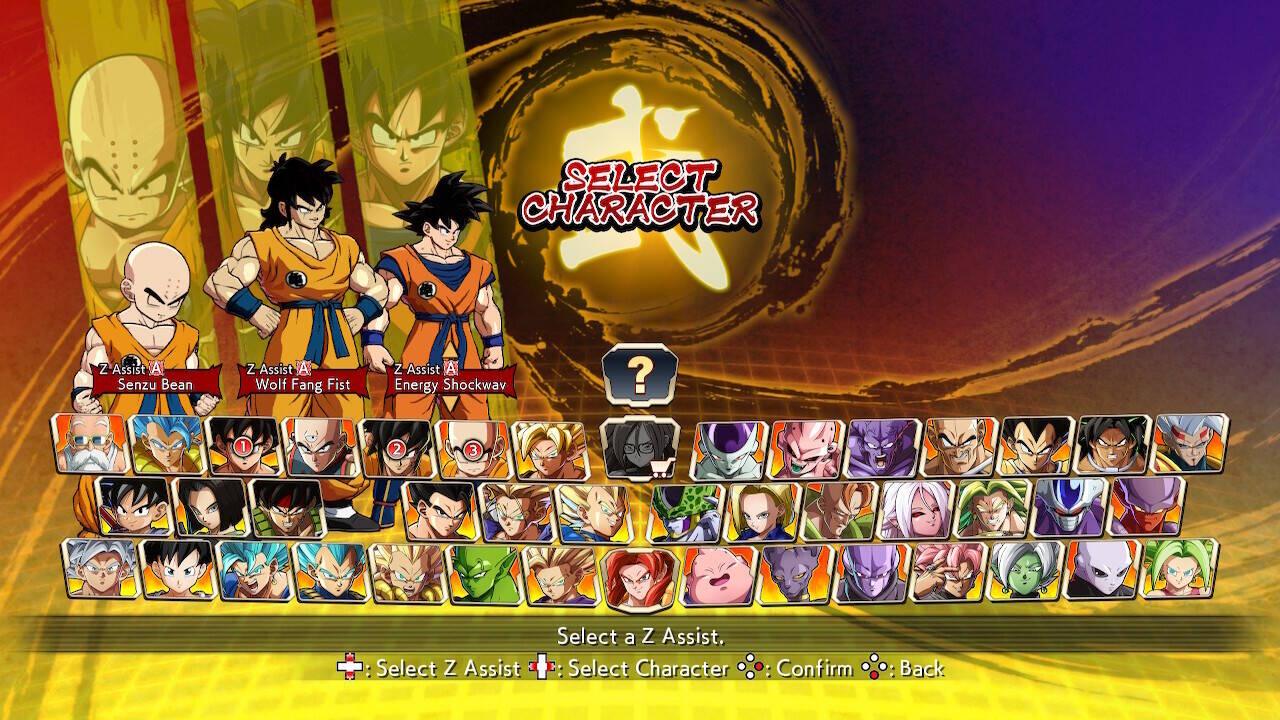Choose Beerus the purple cat portrait
The height and width of the screenshot is (720, 1280).
pyautogui.click(x=795, y=575)
